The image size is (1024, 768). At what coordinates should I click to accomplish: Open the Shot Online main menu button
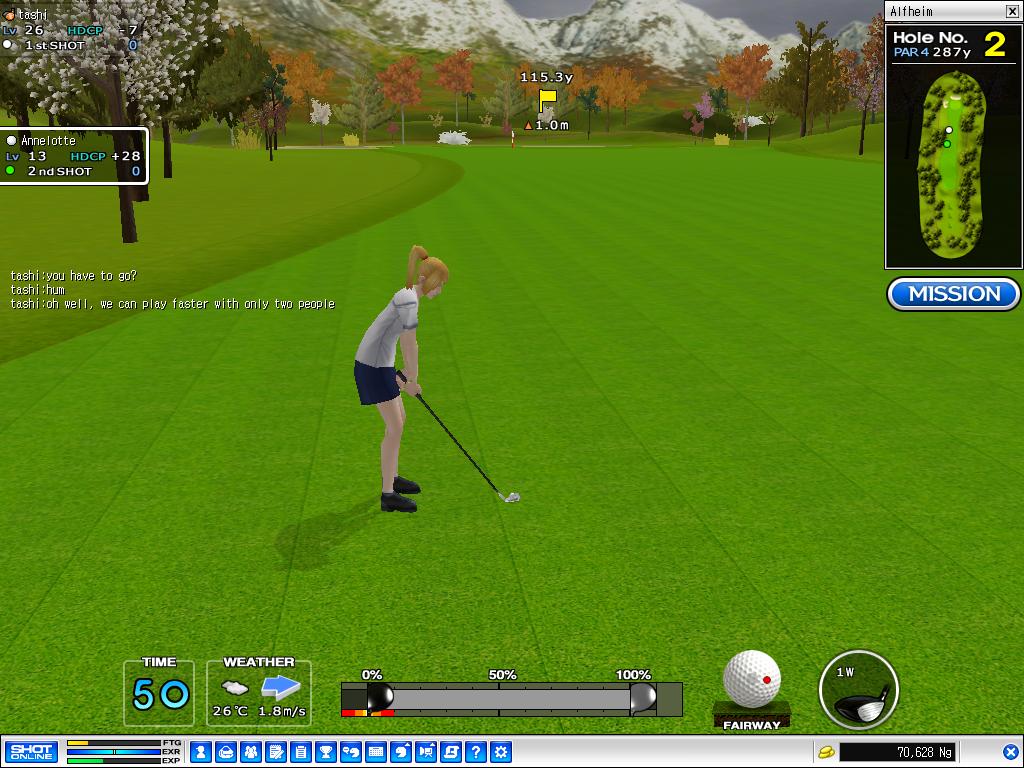(31, 751)
